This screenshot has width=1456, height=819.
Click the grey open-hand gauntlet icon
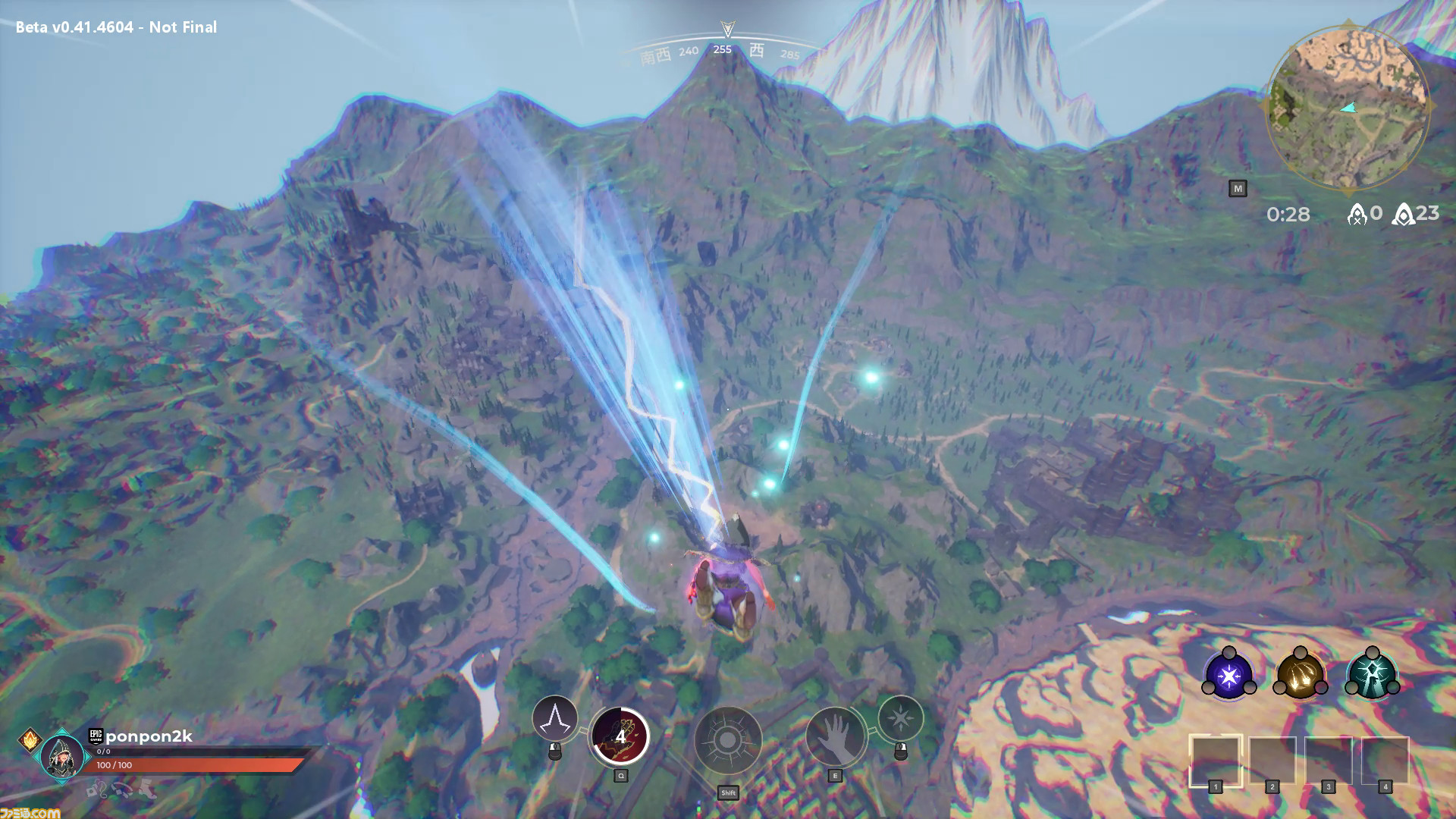[835, 737]
